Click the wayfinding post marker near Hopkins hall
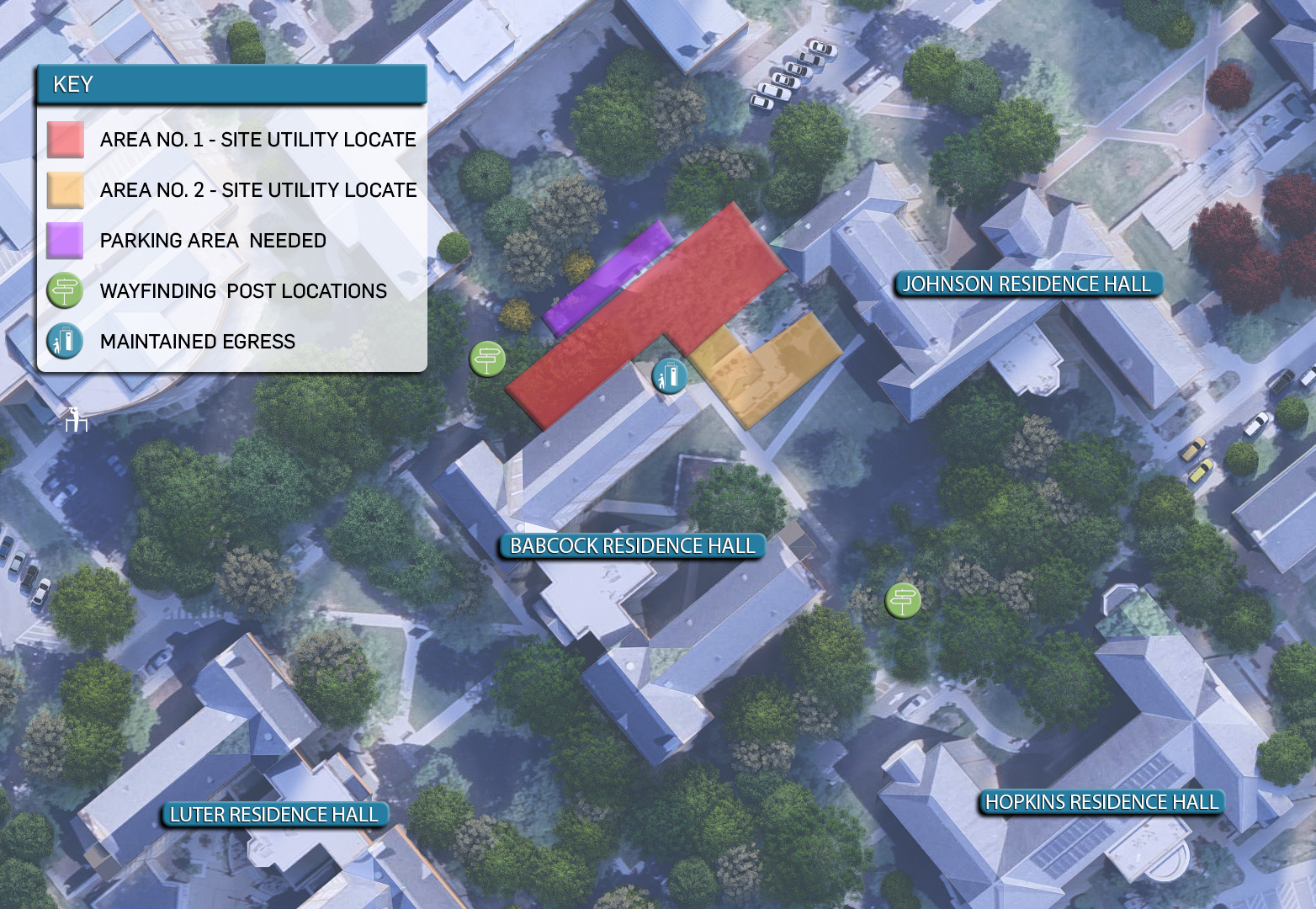Screen dimensions: 1316x909 tap(903, 601)
